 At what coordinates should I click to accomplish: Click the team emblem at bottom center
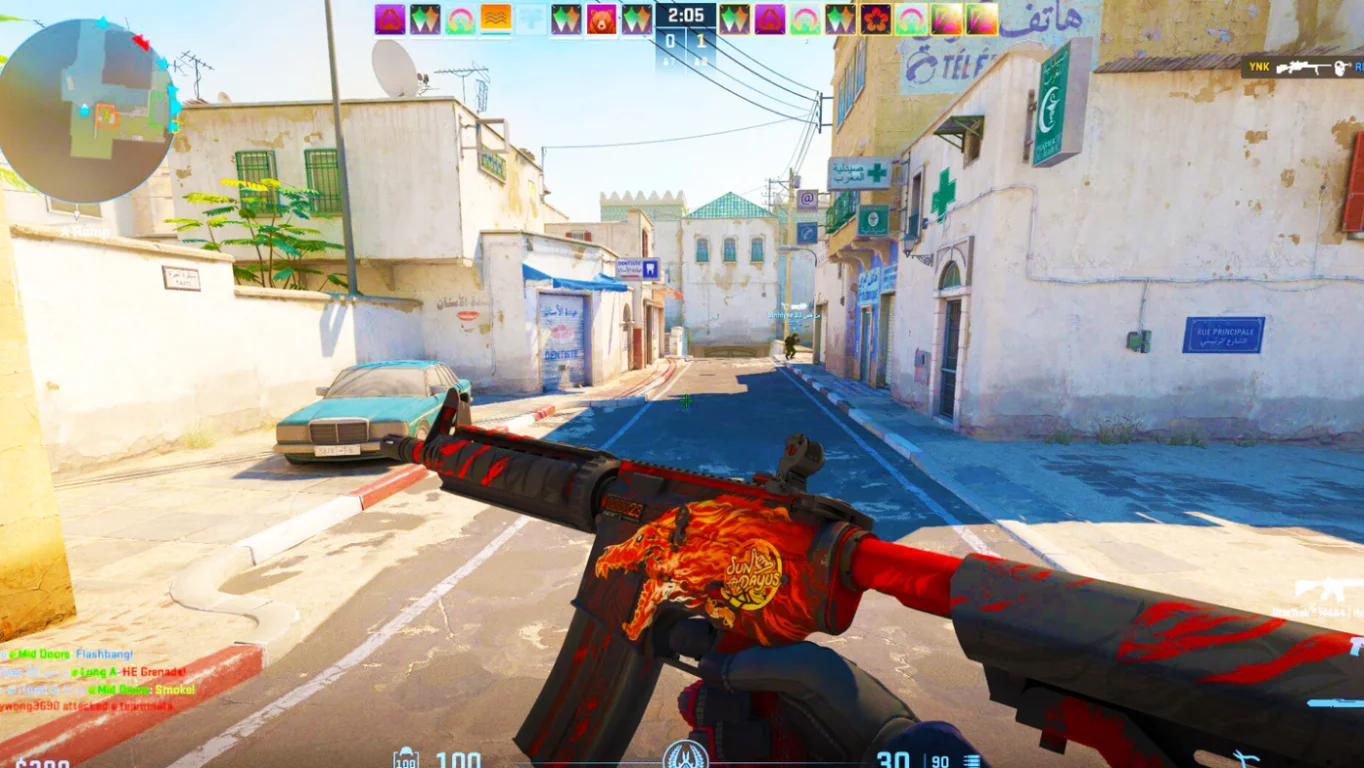[686, 755]
